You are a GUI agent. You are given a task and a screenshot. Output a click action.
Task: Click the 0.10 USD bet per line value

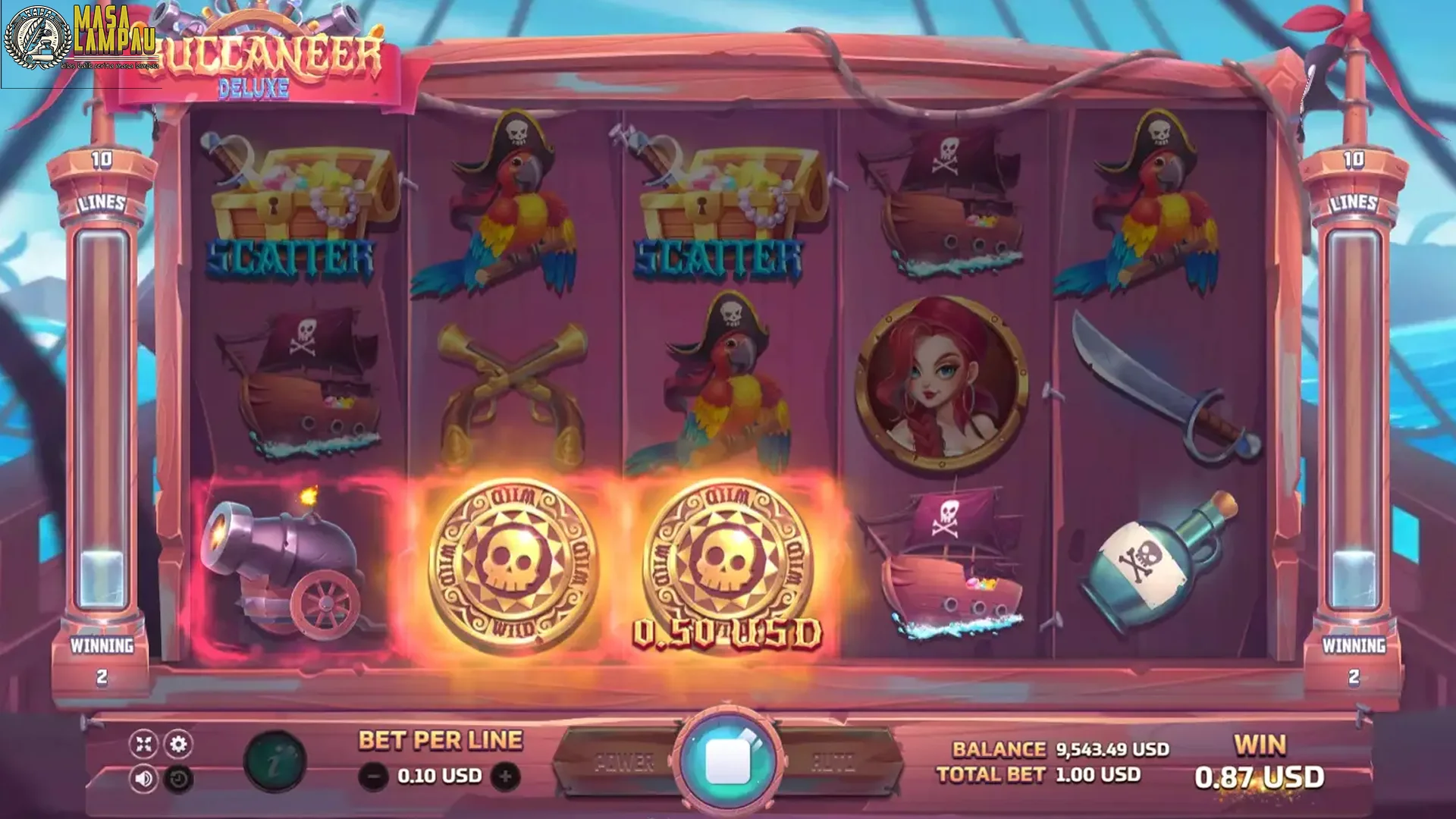(438, 775)
